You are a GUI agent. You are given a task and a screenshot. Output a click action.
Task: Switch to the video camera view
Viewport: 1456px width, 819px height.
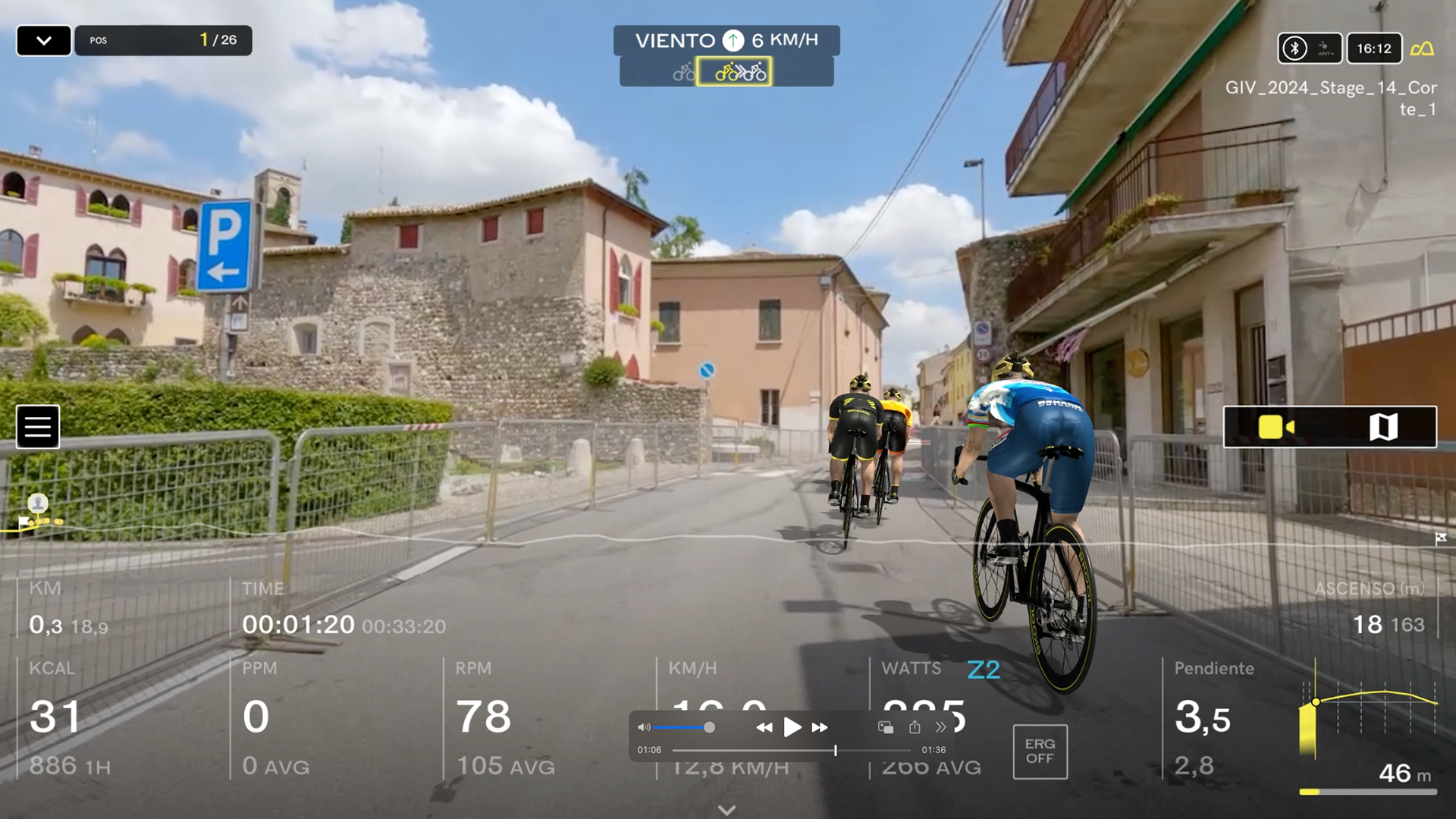1276,427
